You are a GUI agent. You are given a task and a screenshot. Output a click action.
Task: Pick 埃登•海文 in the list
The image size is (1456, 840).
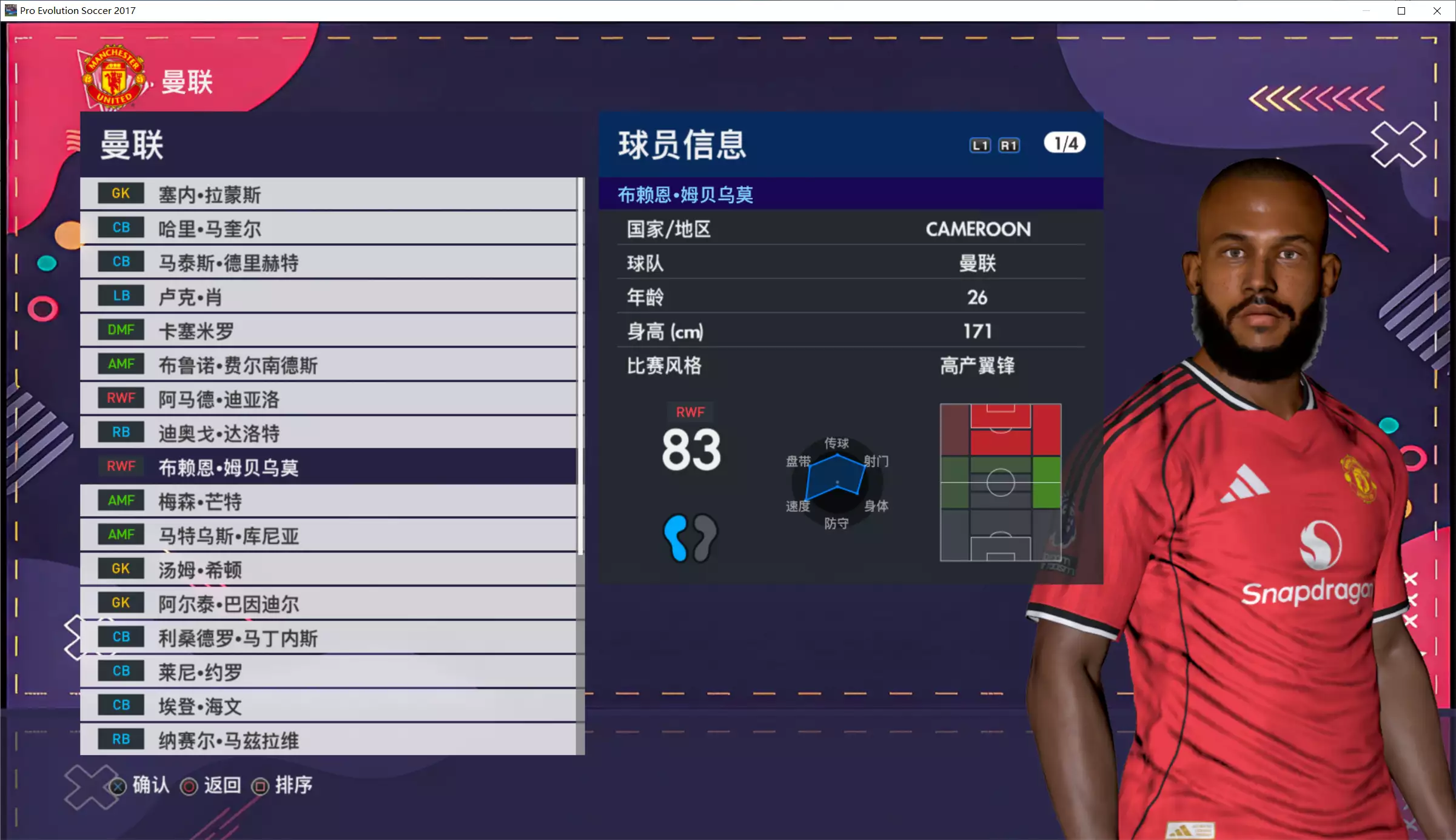pyautogui.click(x=327, y=706)
